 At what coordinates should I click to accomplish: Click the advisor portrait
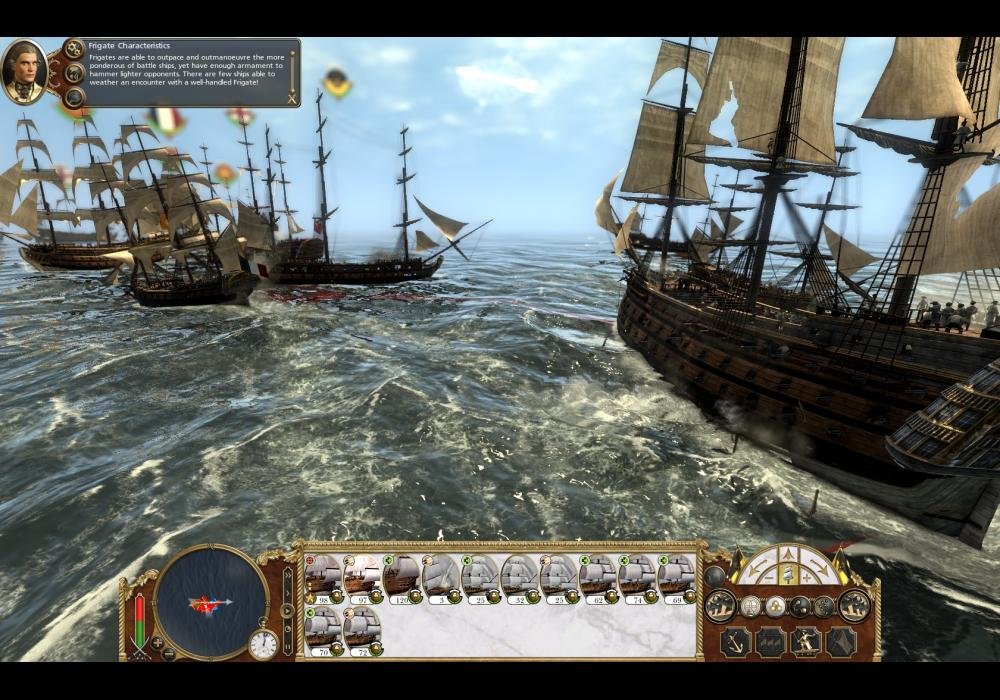coord(23,71)
